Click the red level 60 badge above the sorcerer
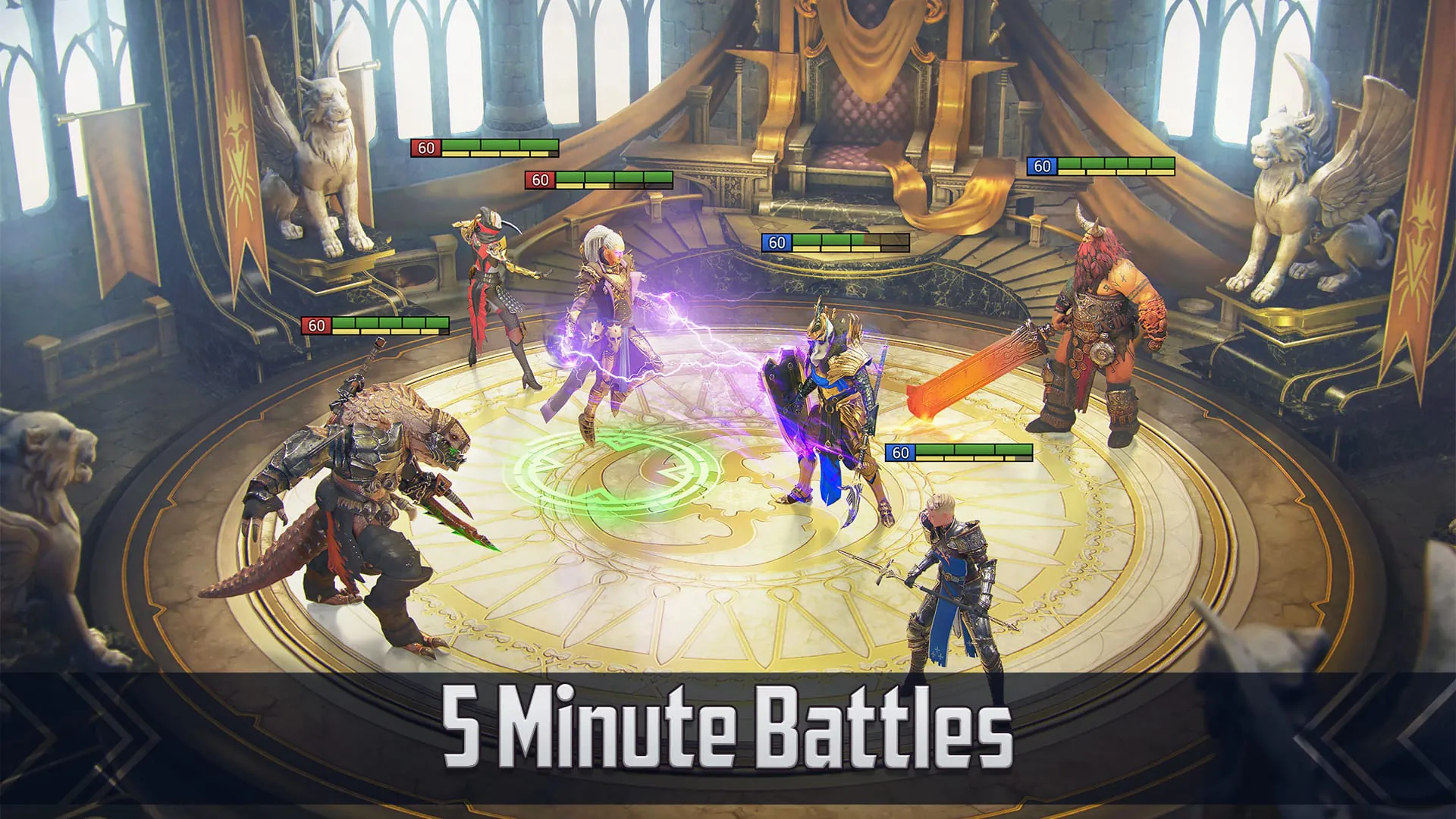This screenshot has width=1456, height=819. (x=541, y=180)
